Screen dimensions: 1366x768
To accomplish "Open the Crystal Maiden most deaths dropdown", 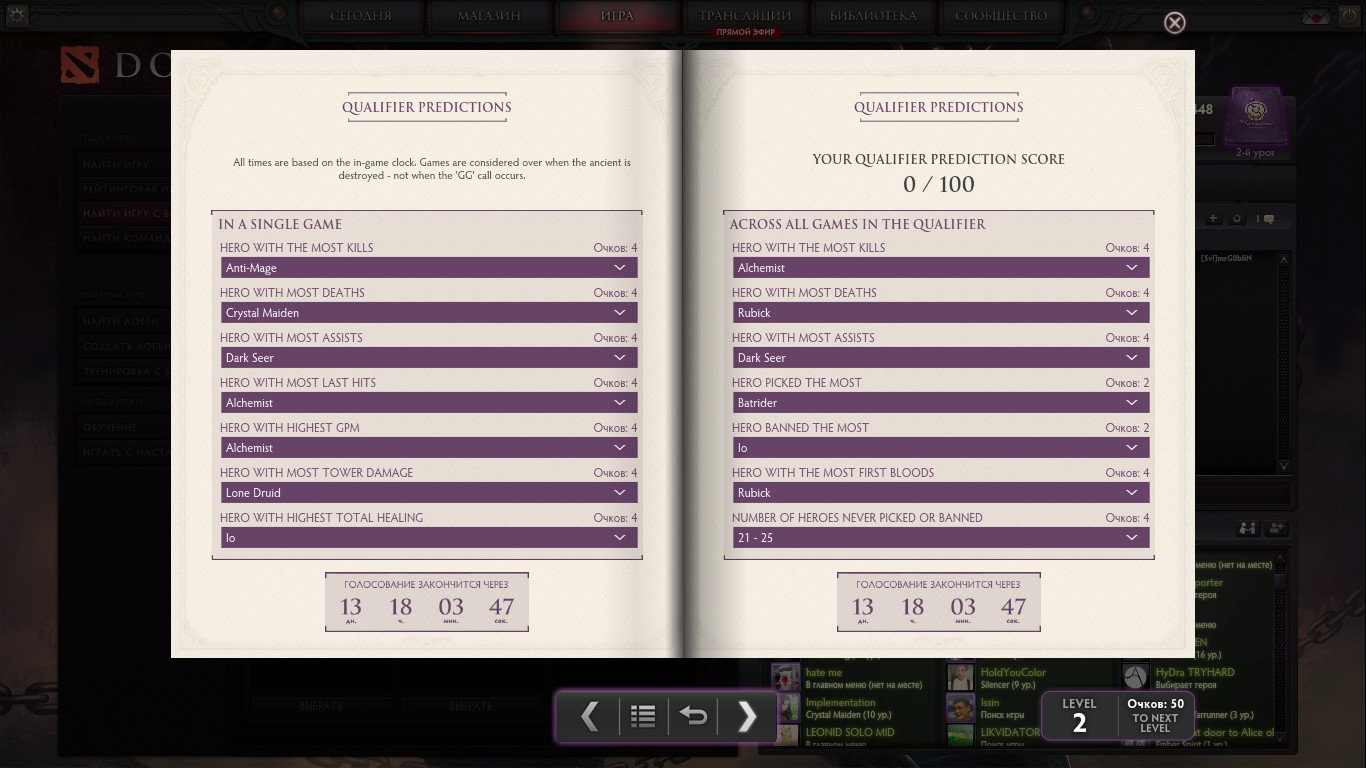I will point(428,313).
